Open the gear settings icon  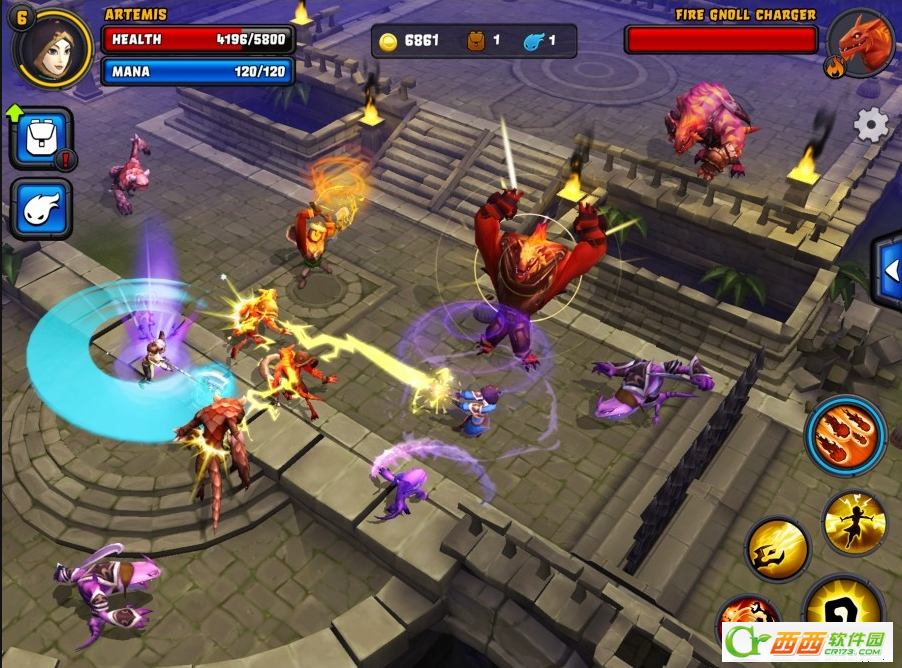point(871,125)
